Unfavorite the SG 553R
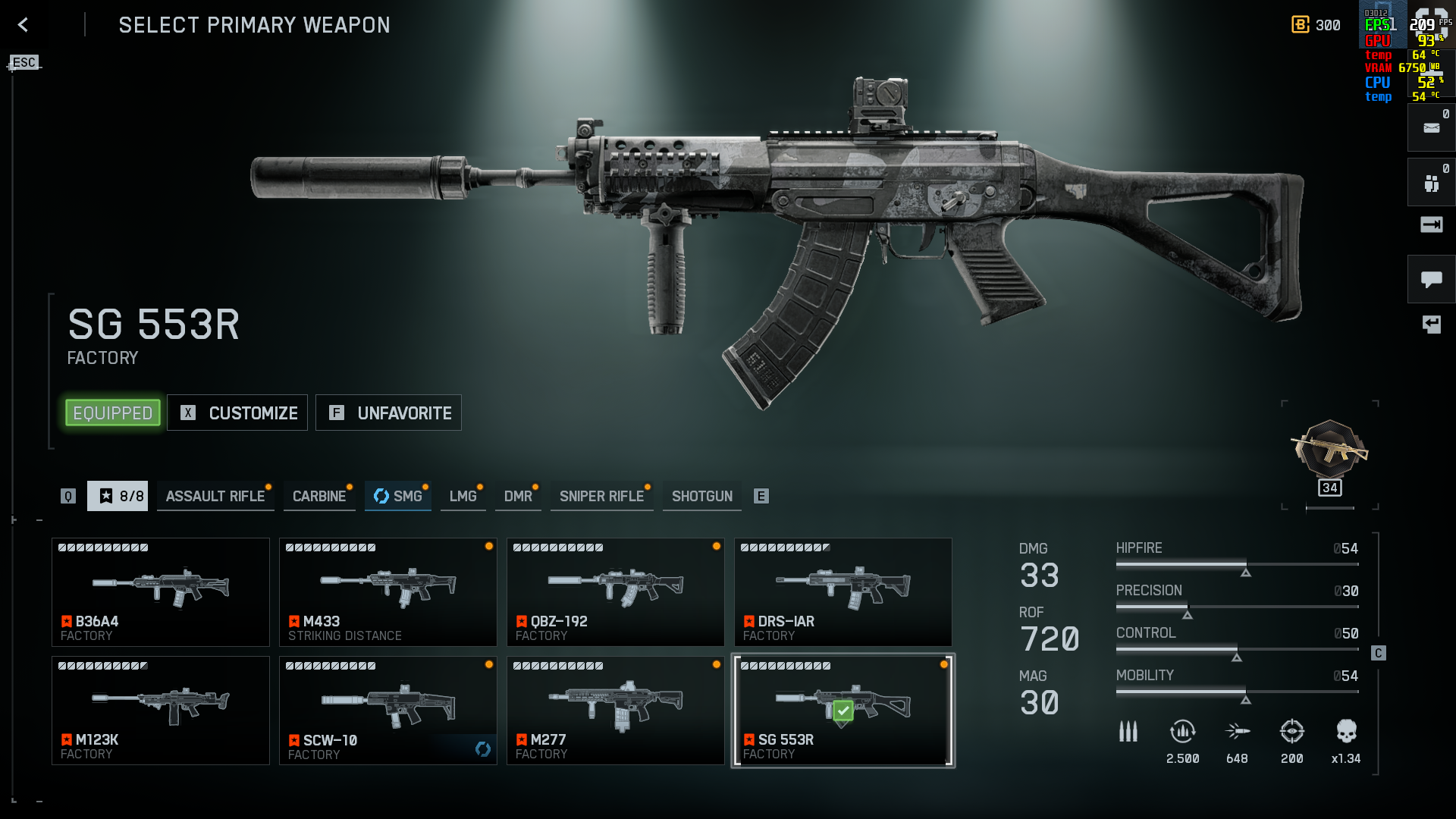 (x=388, y=413)
